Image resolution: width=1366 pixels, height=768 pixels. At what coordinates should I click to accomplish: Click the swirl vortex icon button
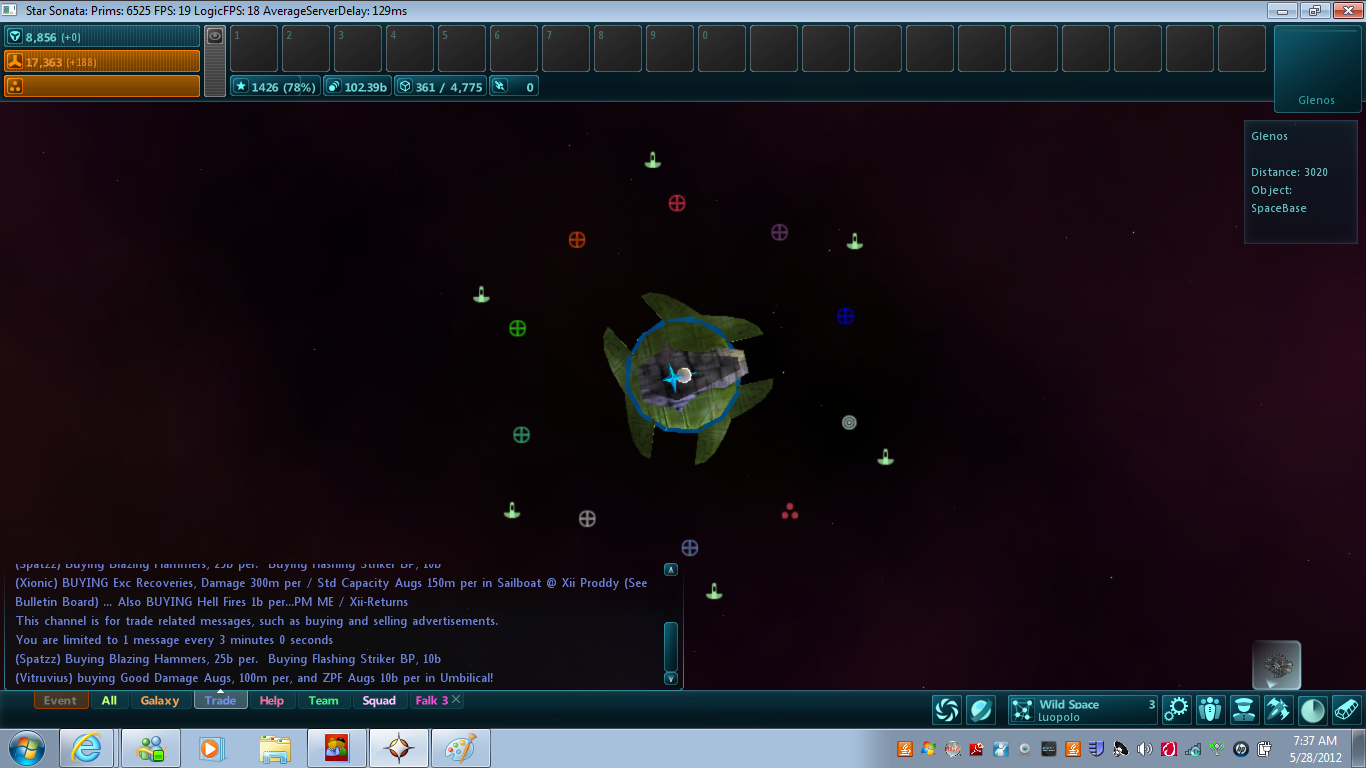tap(946, 709)
